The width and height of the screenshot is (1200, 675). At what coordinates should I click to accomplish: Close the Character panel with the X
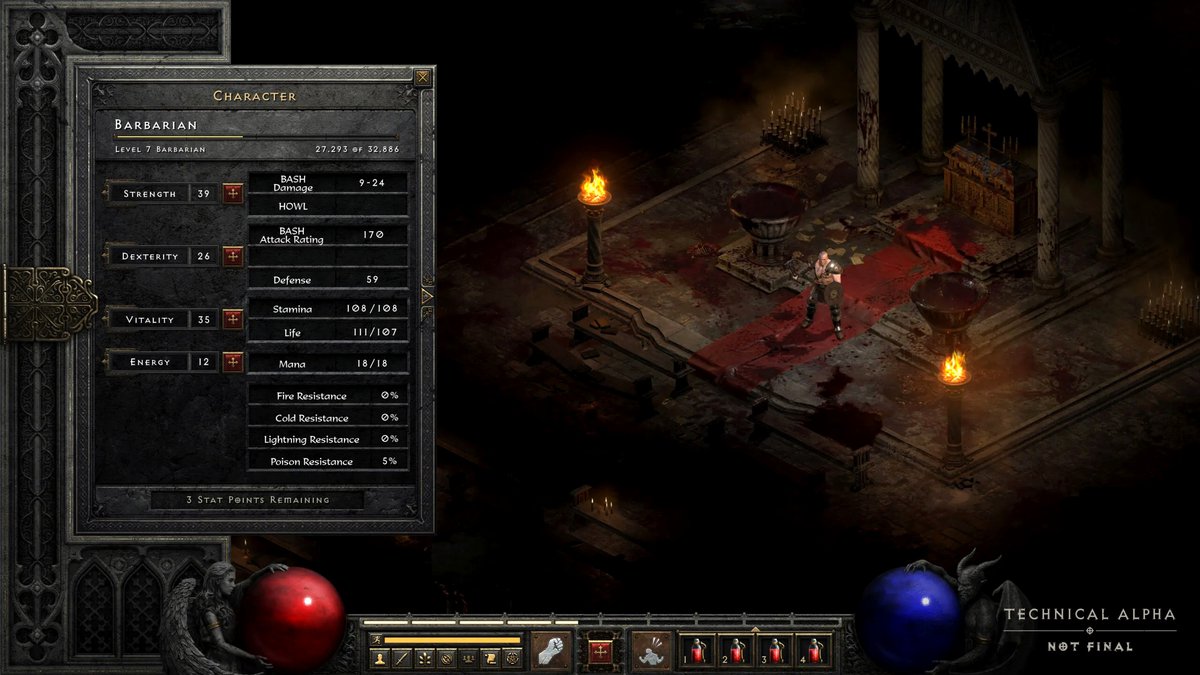pos(423,77)
